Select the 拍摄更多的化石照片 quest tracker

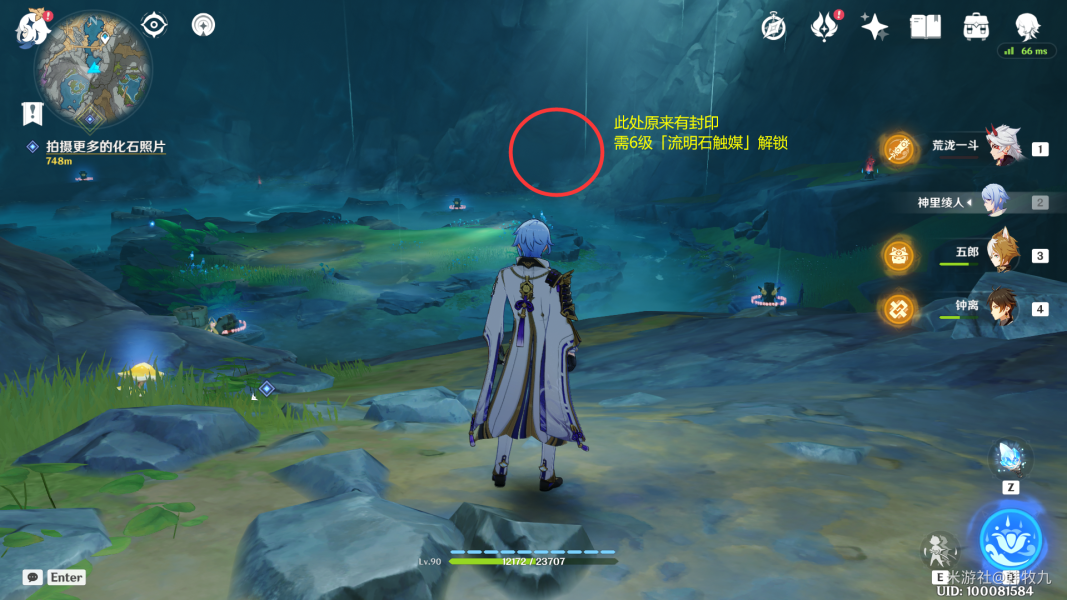(x=97, y=146)
